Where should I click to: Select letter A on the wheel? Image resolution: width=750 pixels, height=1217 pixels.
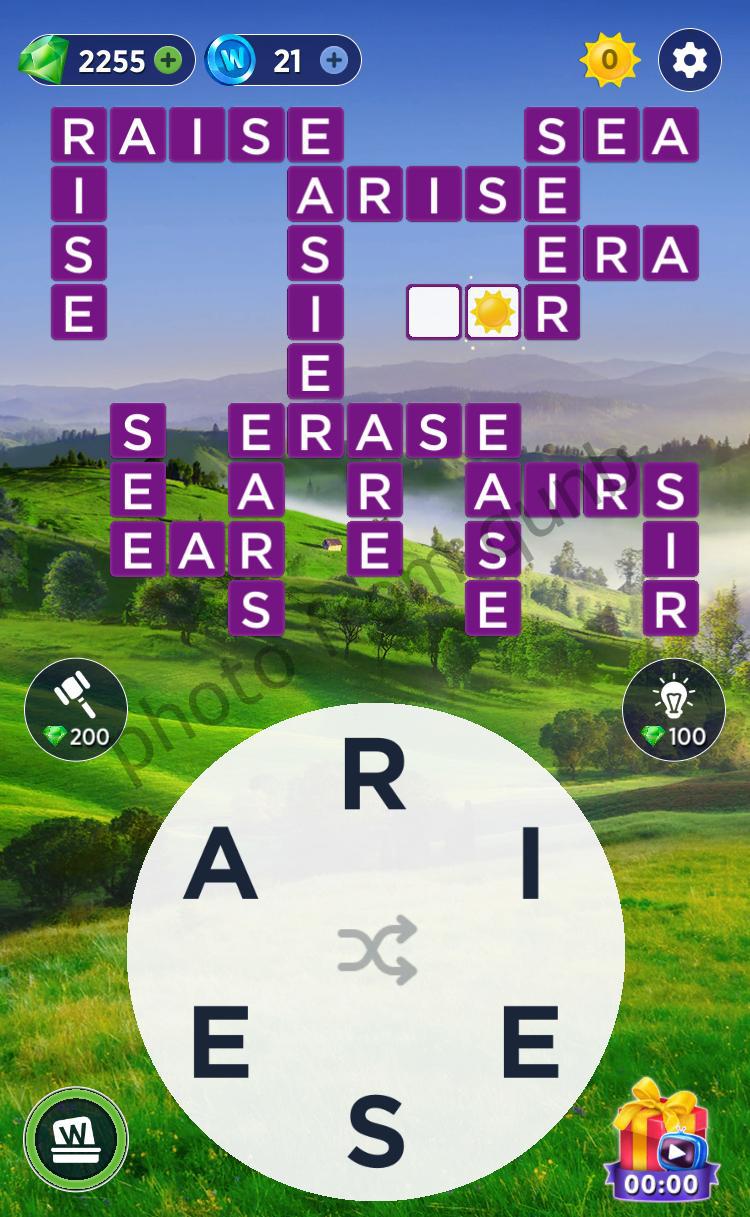(221, 867)
